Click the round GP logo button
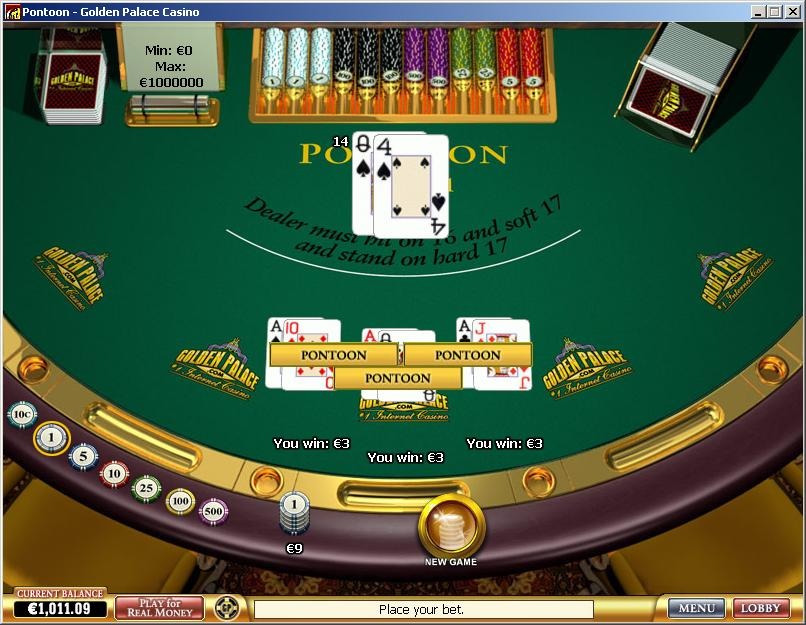 point(227,608)
